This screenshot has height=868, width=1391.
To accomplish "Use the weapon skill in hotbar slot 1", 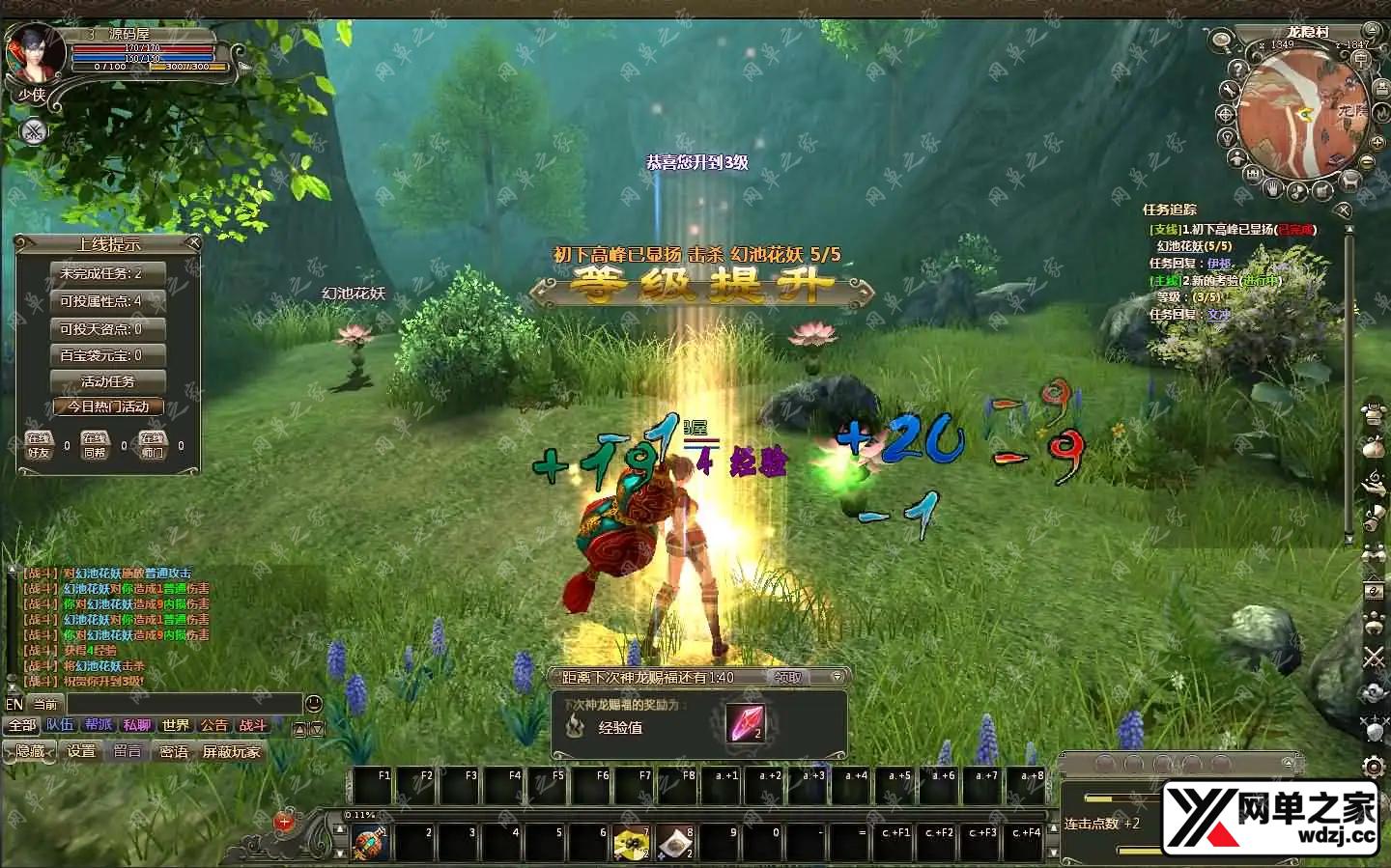I will tap(370, 843).
